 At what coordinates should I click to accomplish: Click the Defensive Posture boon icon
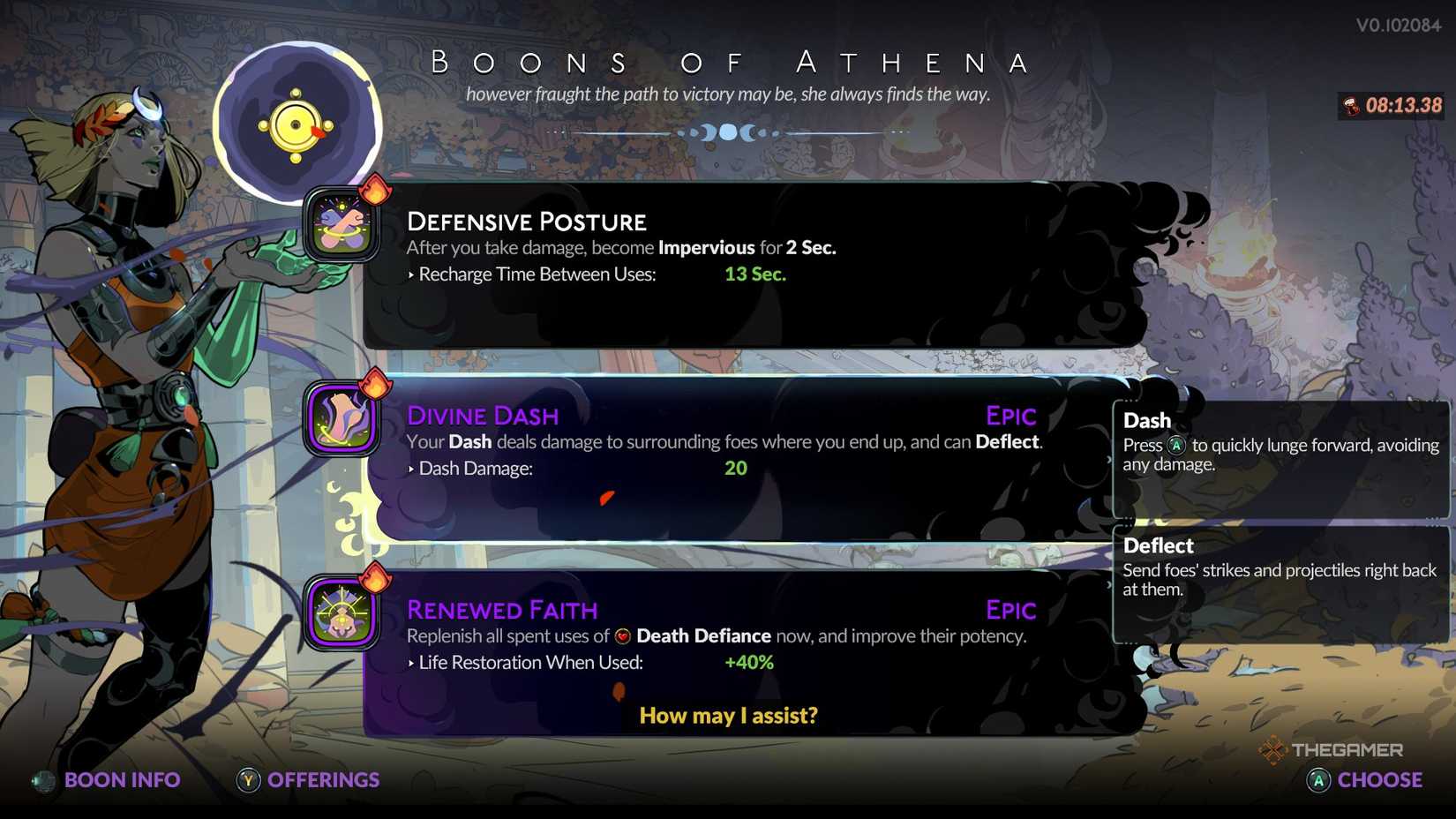point(341,226)
